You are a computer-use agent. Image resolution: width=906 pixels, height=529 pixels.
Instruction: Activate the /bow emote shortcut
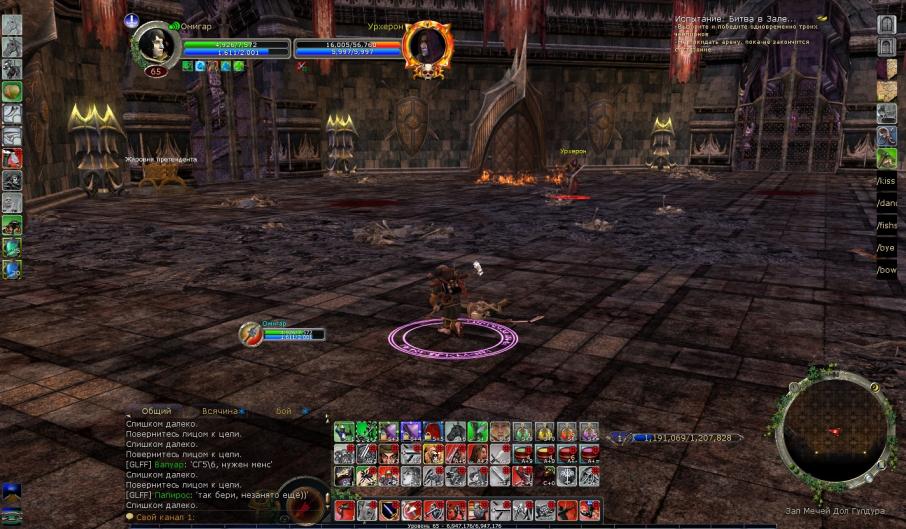pos(886,270)
